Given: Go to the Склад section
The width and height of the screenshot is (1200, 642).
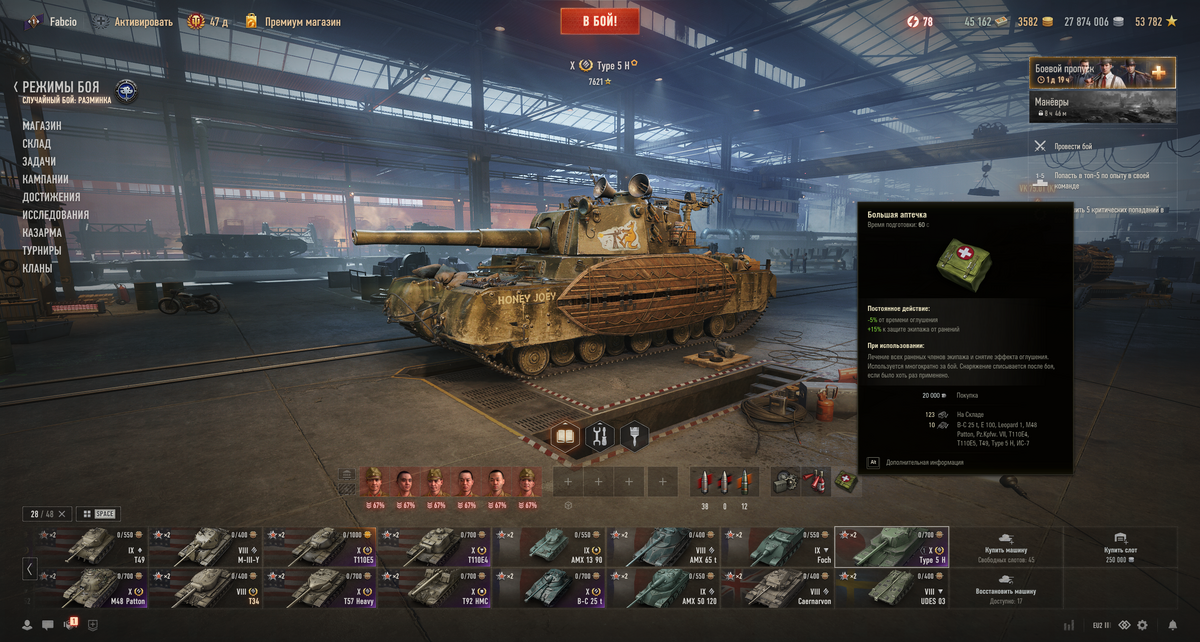Looking at the screenshot, I should (37, 144).
